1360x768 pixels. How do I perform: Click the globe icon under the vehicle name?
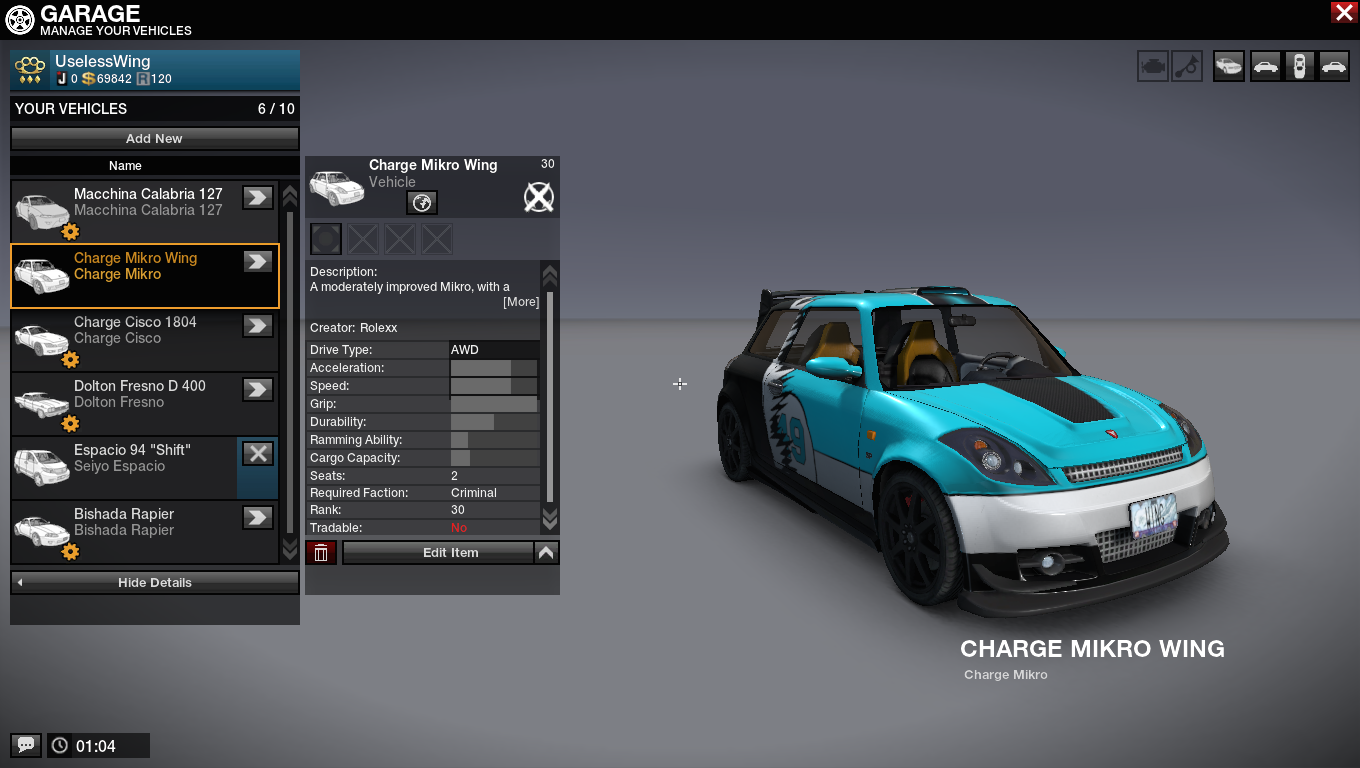pos(422,203)
